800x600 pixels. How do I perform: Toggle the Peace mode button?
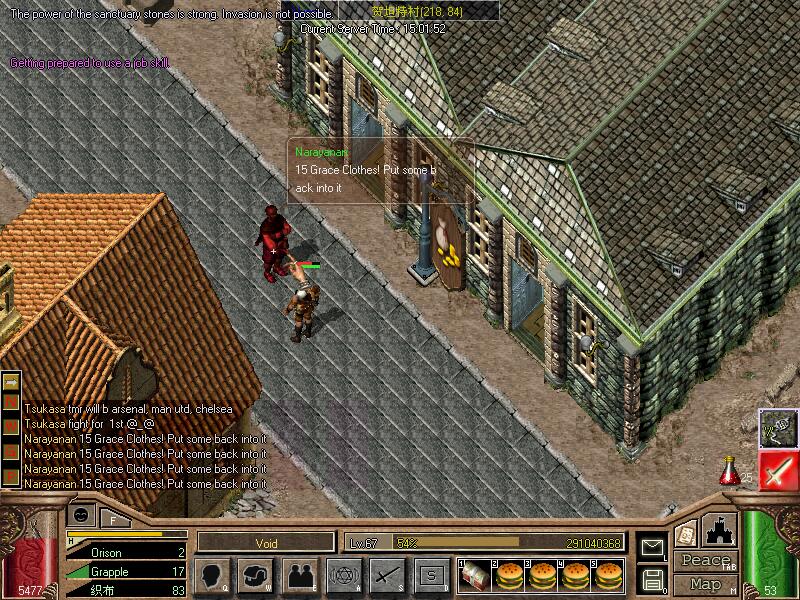[x=705, y=561]
